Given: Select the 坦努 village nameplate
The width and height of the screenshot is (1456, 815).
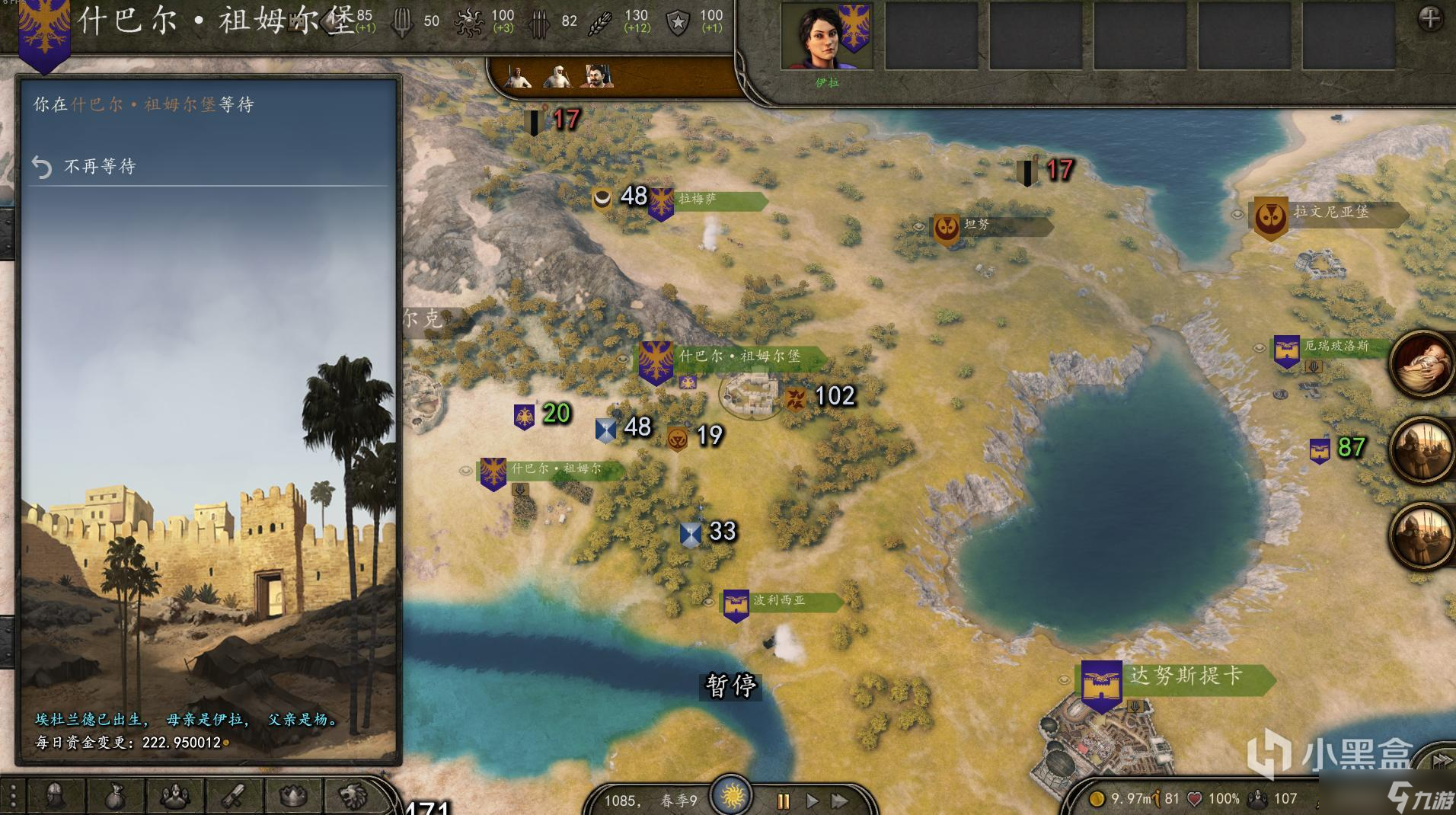Looking at the screenshot, I should coord(990,225).
